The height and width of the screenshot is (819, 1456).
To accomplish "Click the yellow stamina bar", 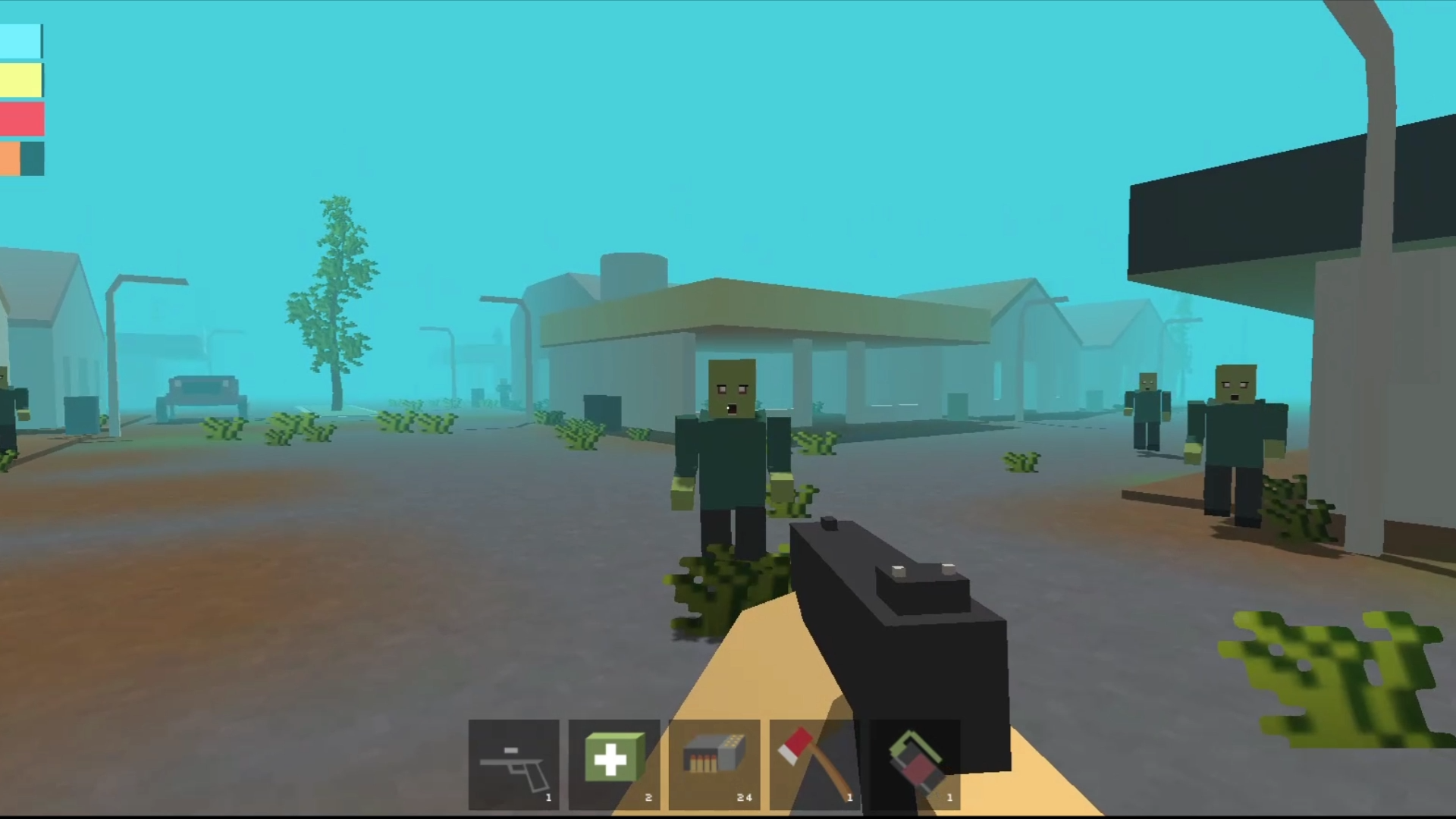I will [x=20, y=80].
